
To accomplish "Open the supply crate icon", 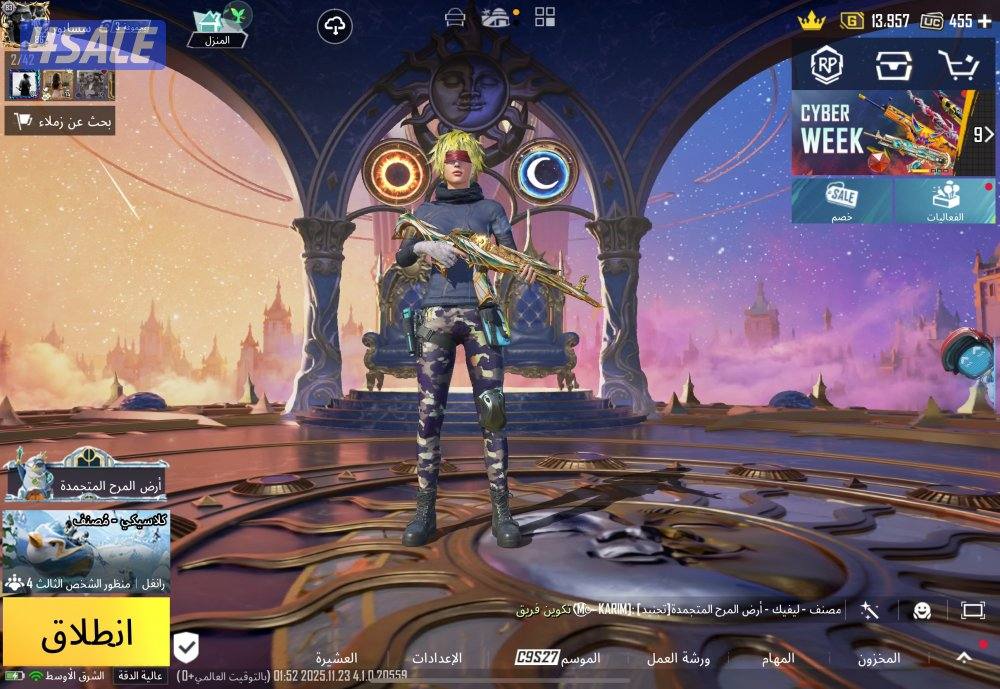I will coord(892,65).
